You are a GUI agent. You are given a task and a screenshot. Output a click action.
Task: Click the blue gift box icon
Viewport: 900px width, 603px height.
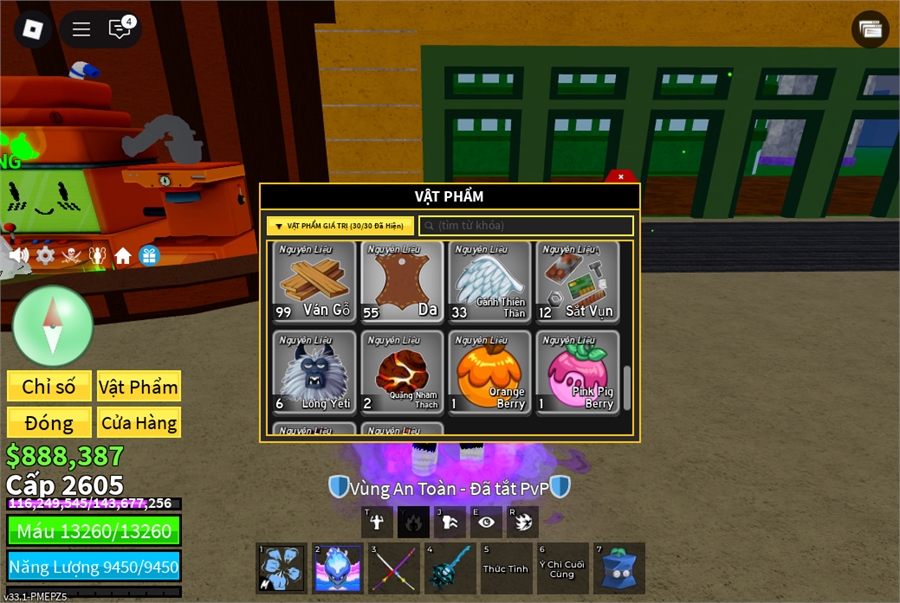[x=149, y=255]
